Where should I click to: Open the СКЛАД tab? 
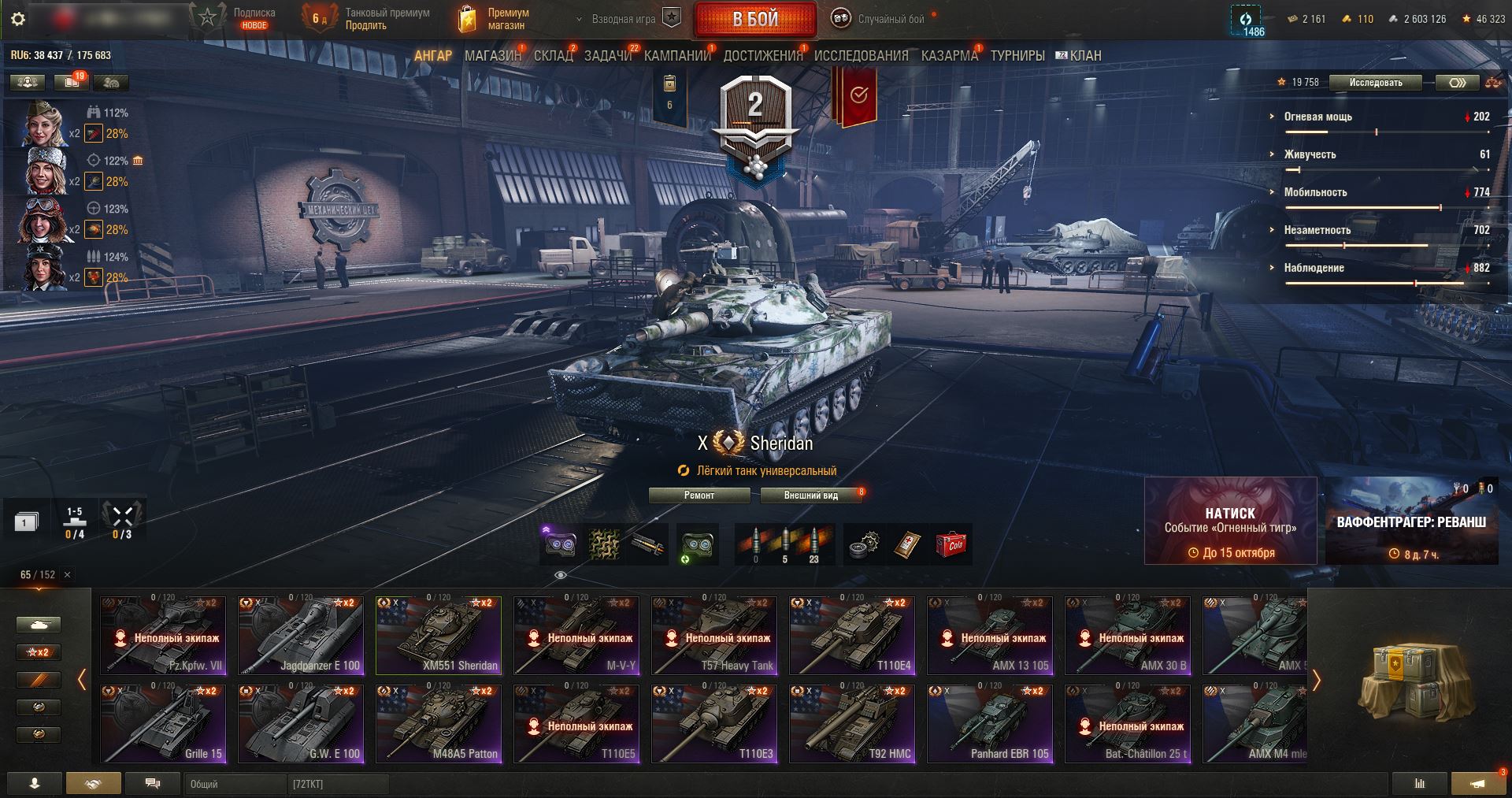pyautogui.click(x=553, y=56)
